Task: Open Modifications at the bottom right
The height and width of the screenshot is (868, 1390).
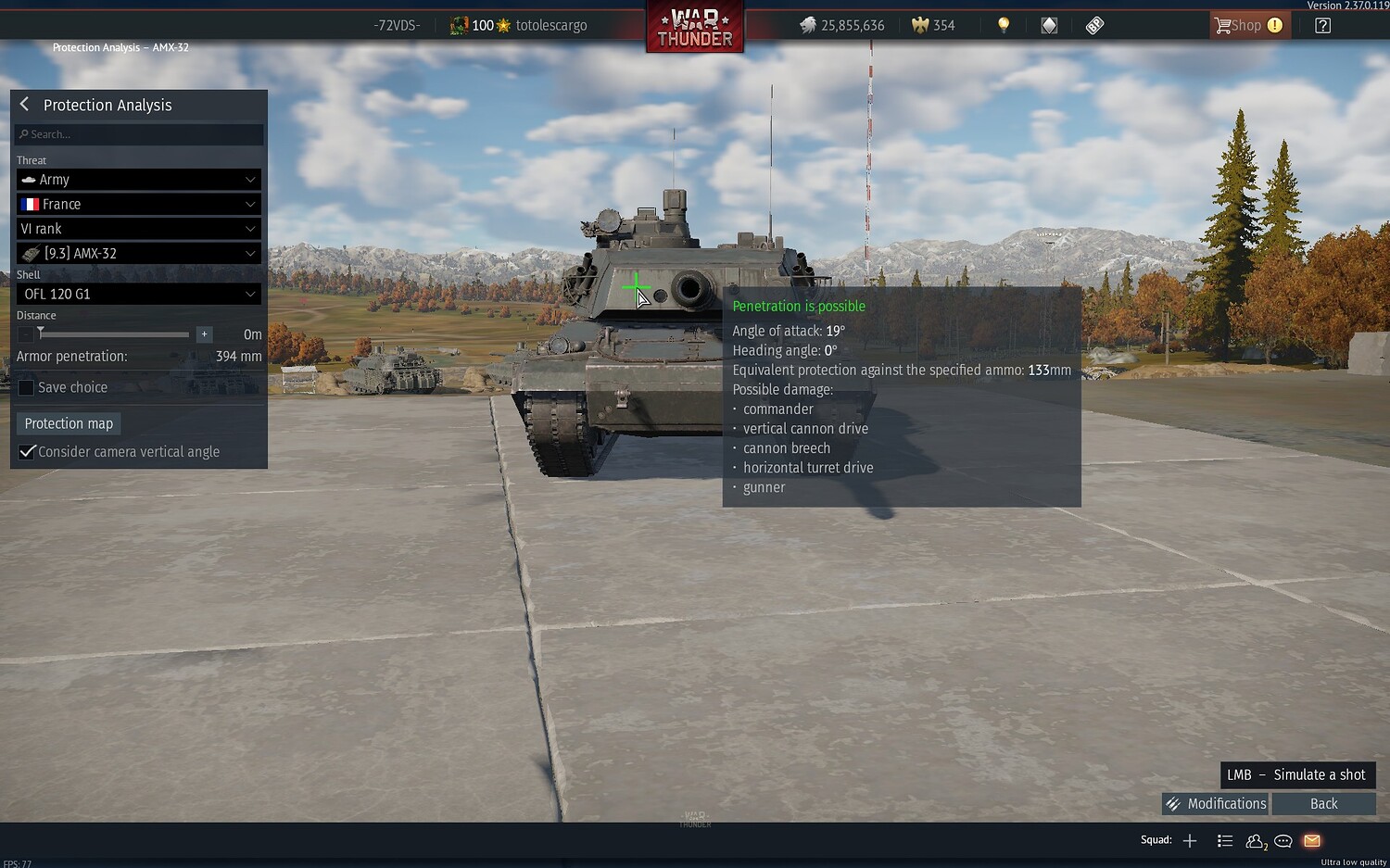Action: coord(1215,803)
